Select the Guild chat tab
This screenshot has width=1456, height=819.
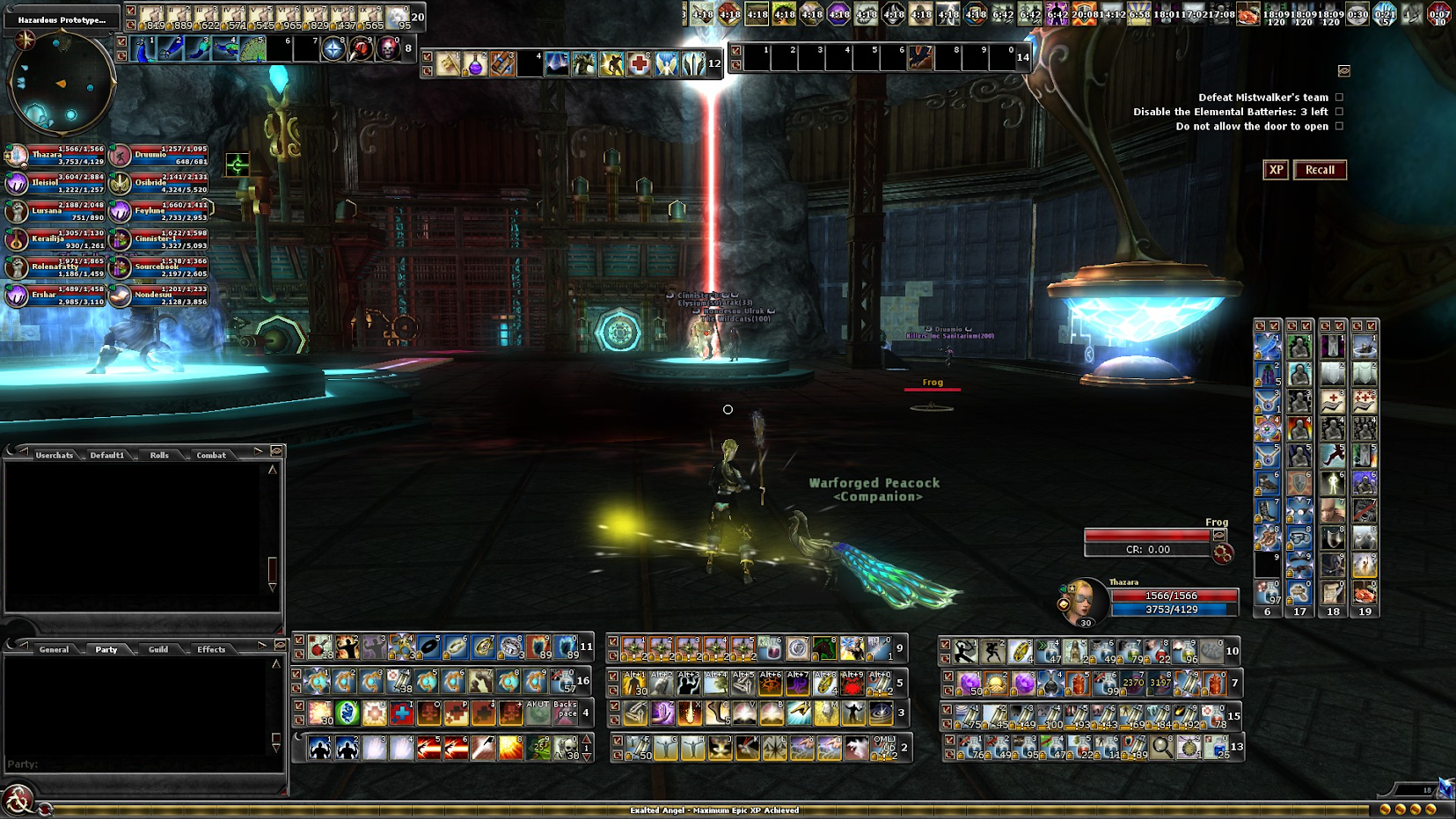158,649
